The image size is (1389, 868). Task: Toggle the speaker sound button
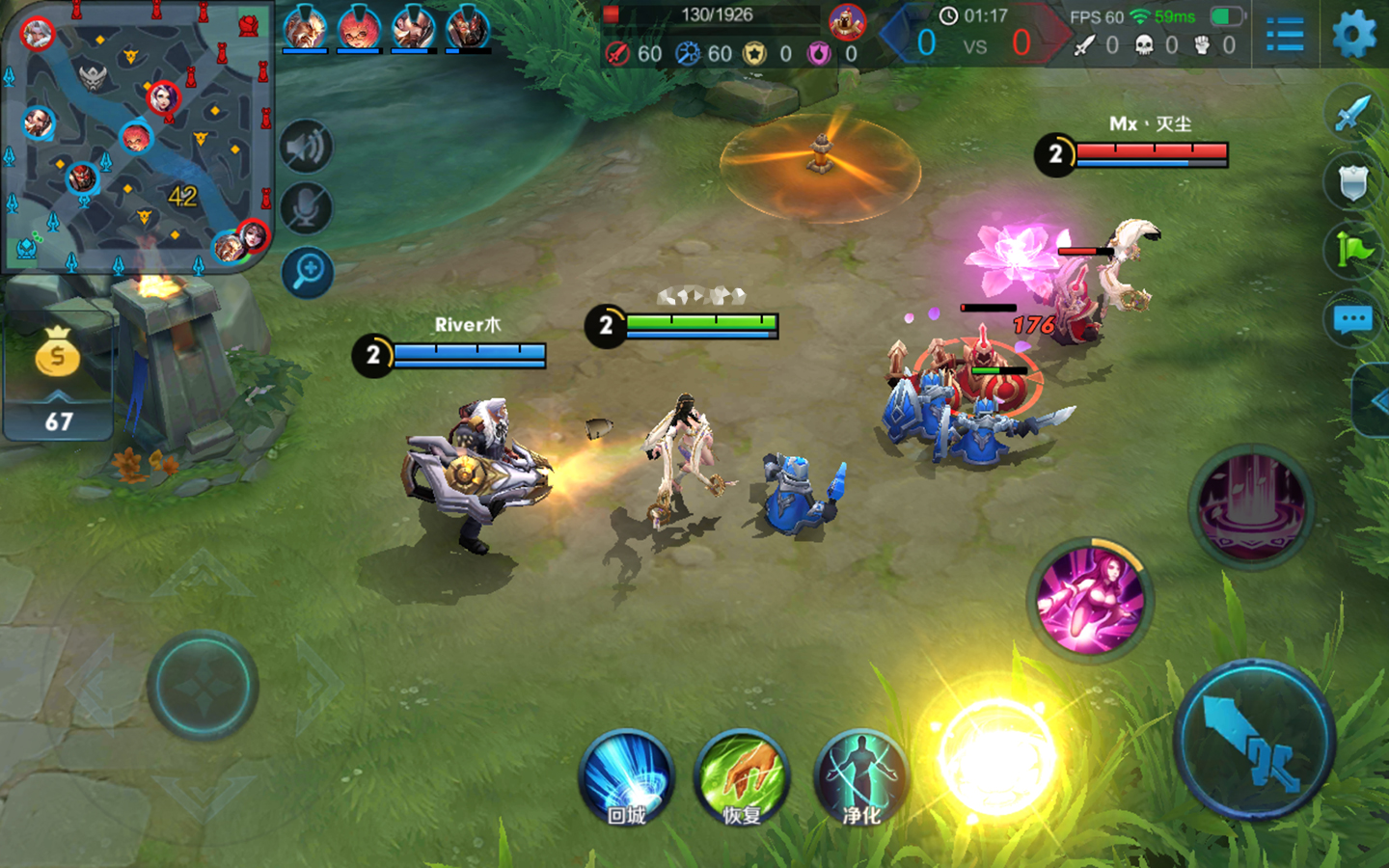(x=307, y=148)
